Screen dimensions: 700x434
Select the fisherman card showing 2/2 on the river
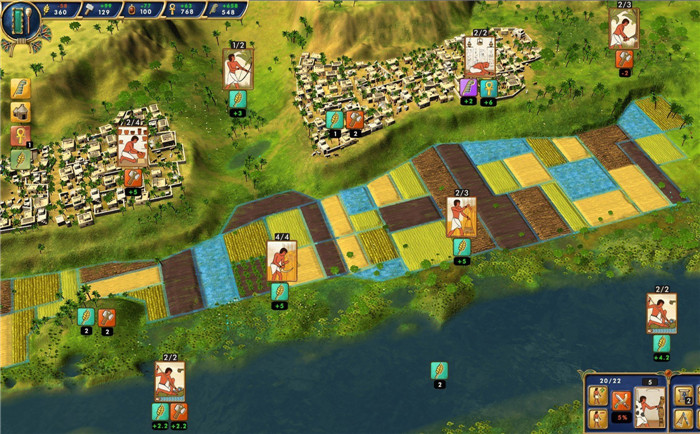click(x=661, y=313)
